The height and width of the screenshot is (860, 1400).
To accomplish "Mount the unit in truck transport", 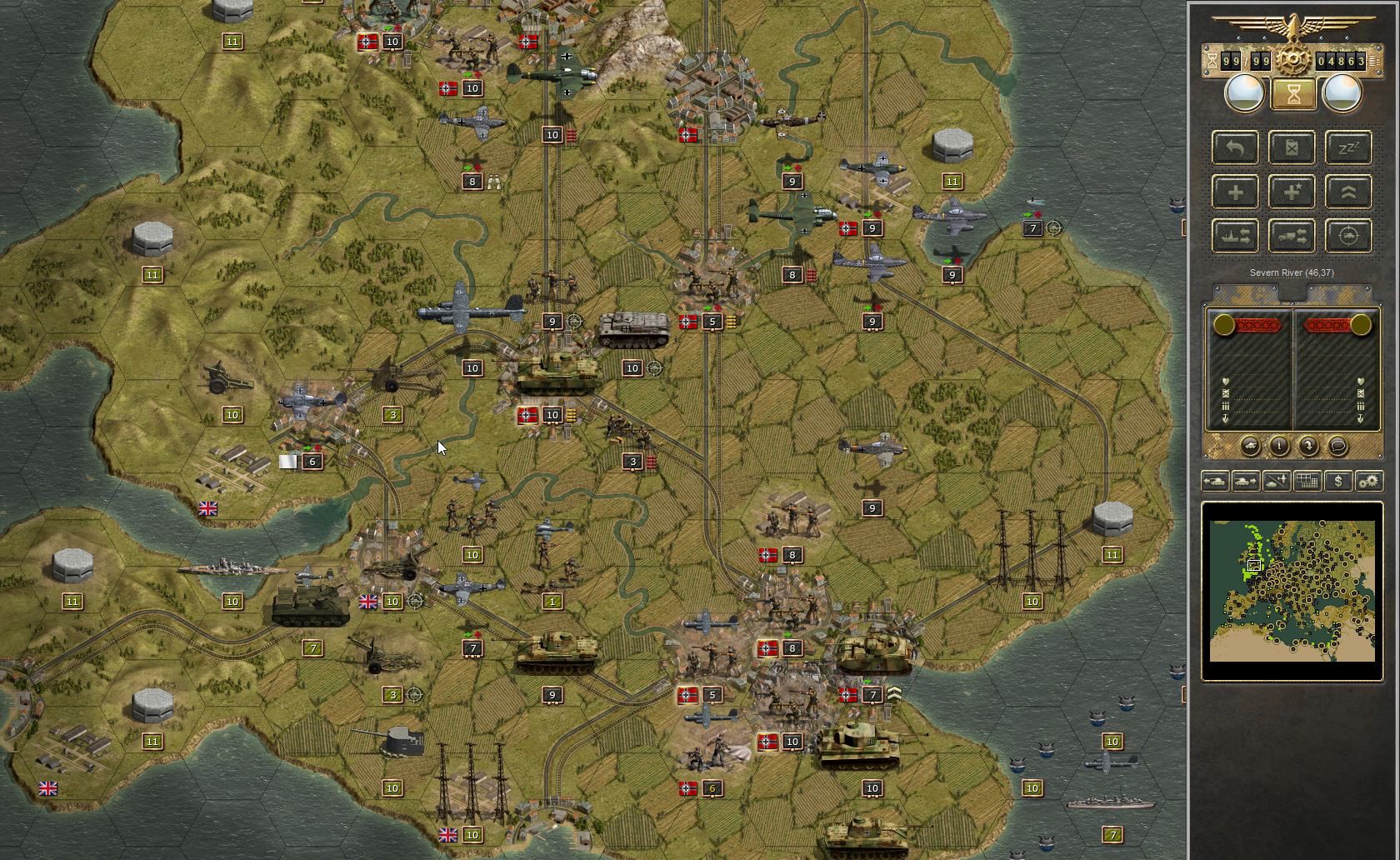I will tap(1292, 236).
